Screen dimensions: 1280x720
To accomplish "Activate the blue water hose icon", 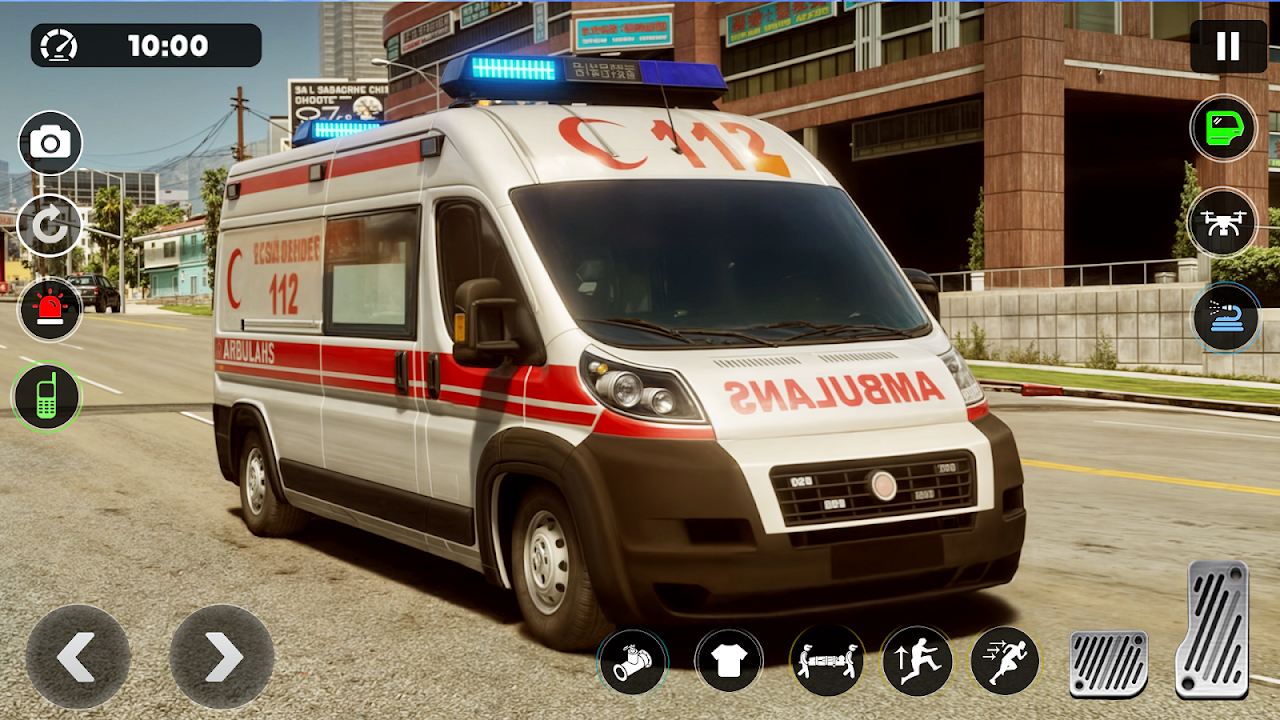I will (x=1225, y=317).
